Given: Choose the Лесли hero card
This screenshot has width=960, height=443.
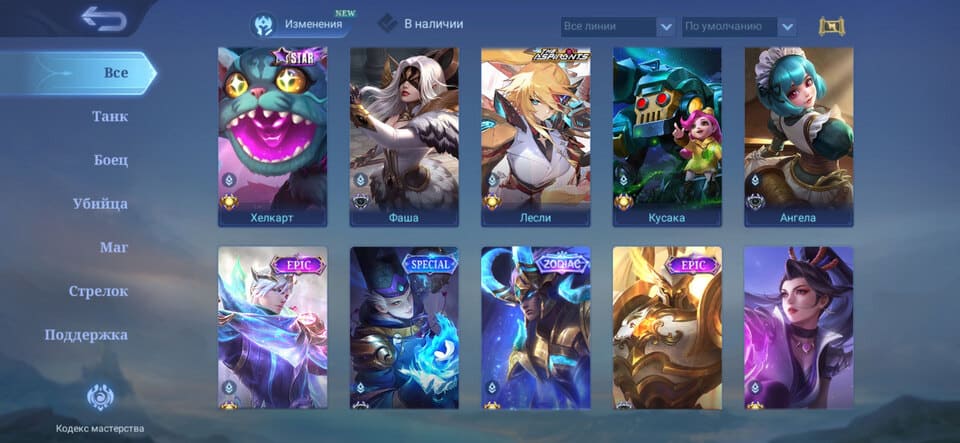Looking at the screenshot, I should (535, 137).
